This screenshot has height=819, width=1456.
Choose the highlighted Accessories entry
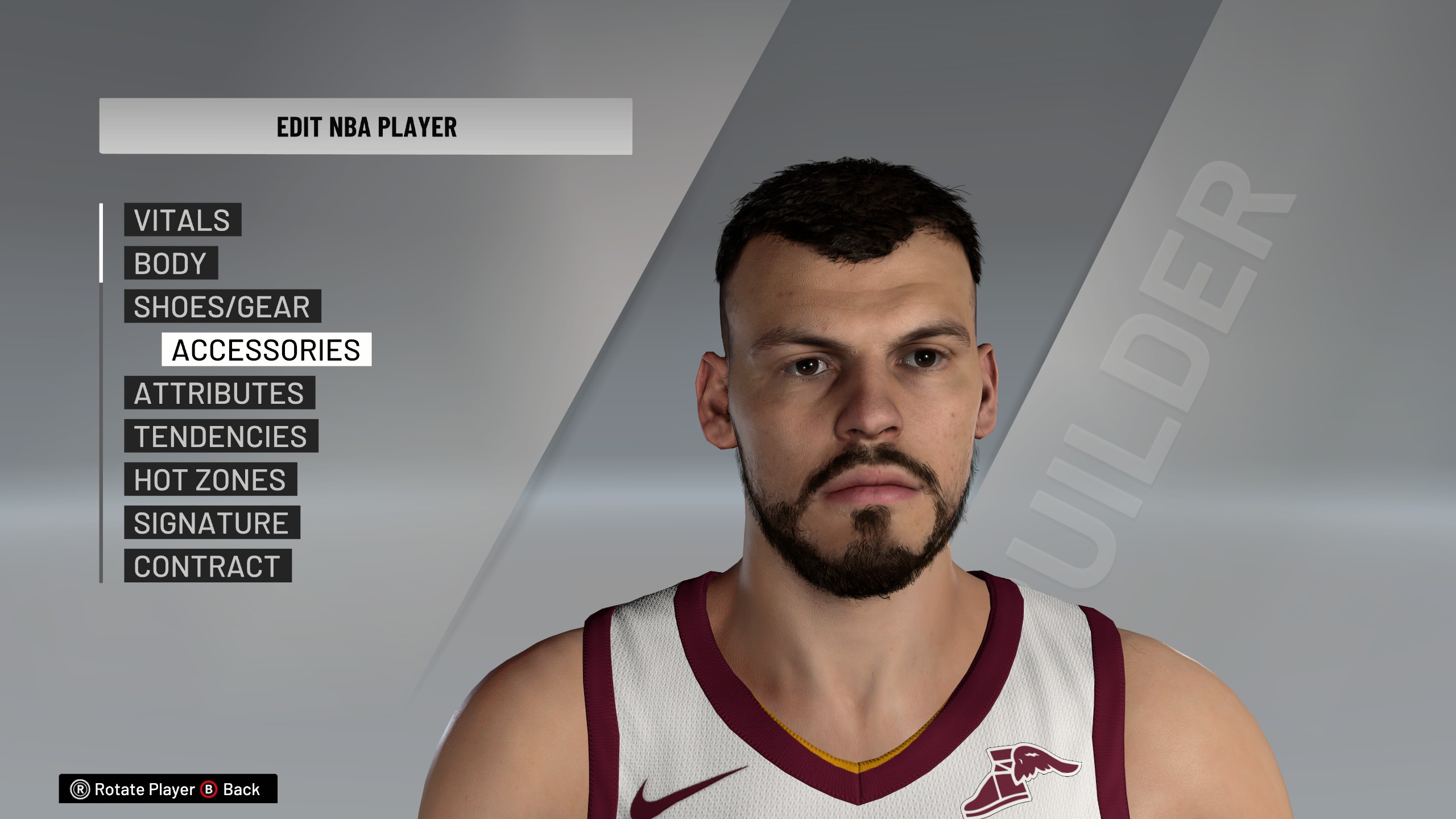coord(266,350)
